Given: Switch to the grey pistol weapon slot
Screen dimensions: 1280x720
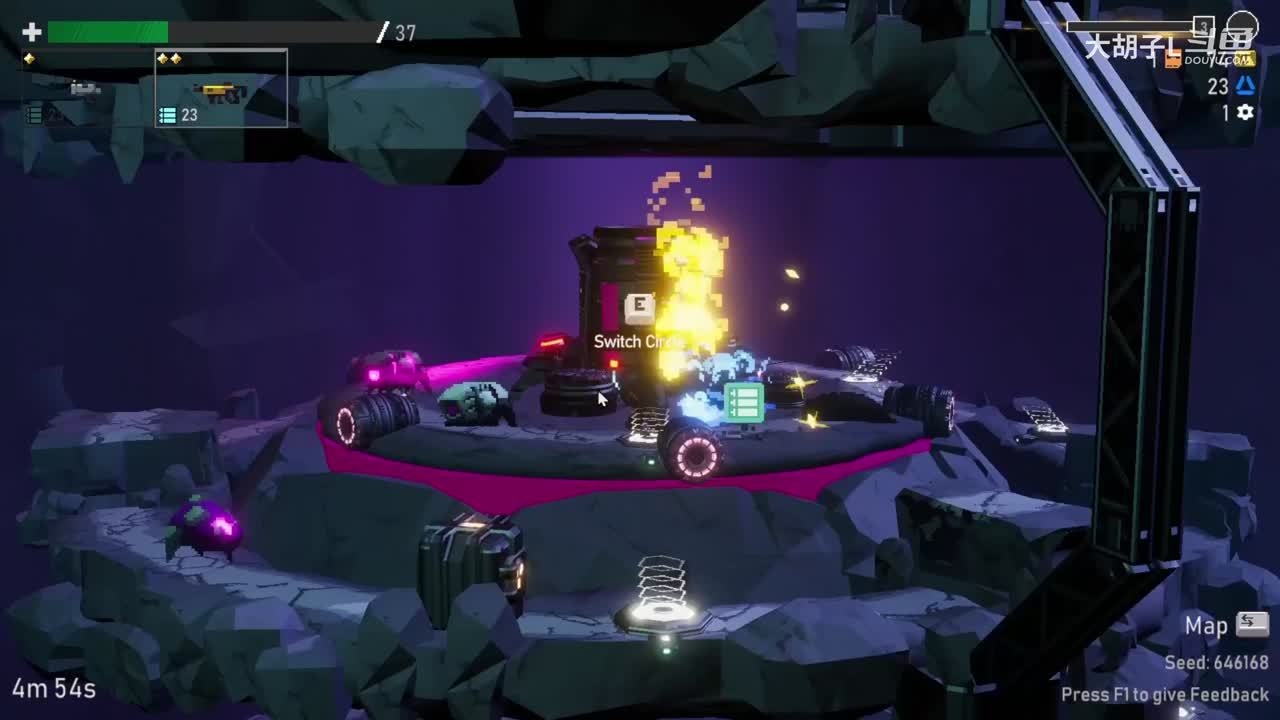Looking at the screenshot, I should (86, 89).
